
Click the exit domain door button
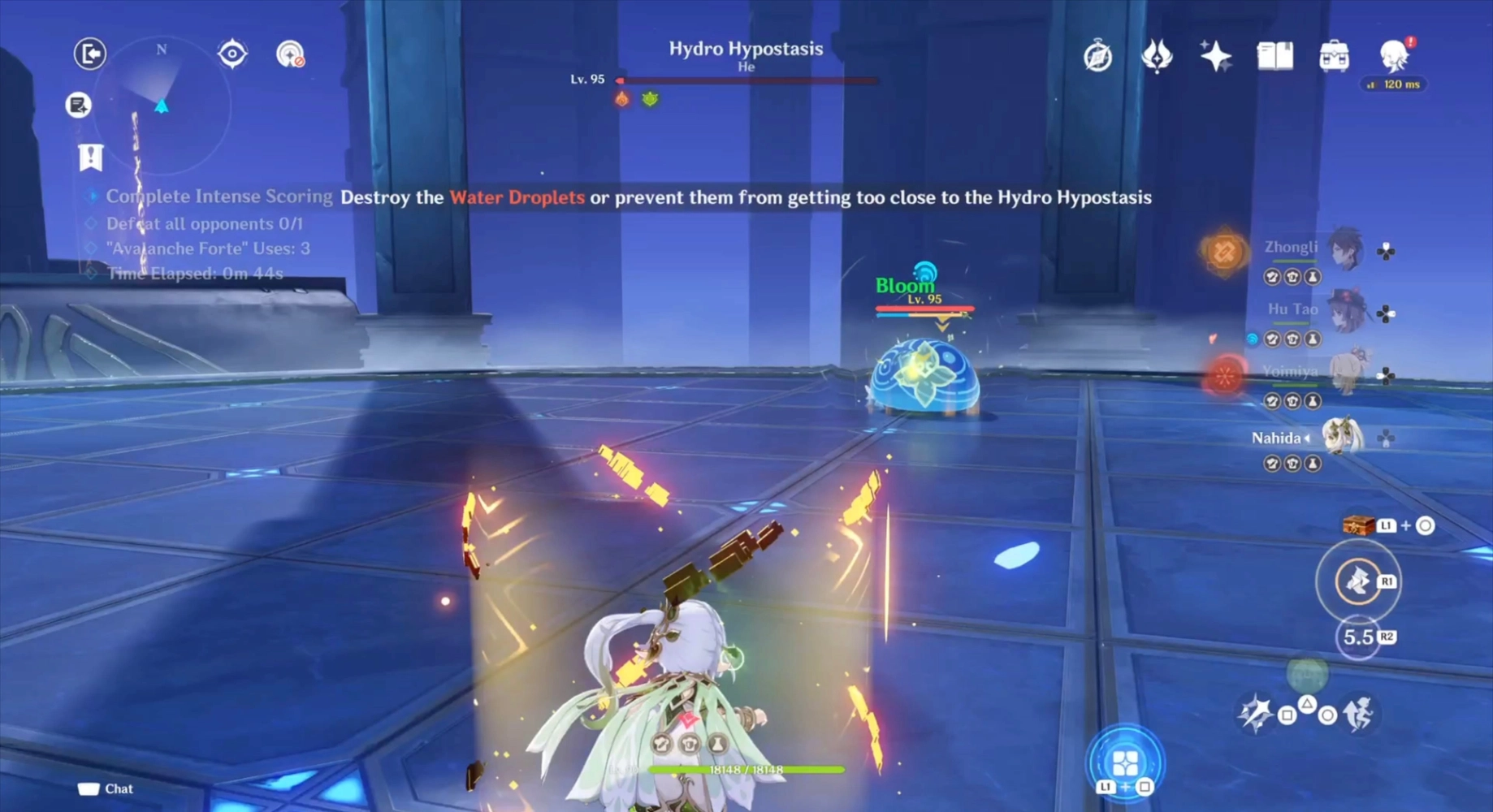[90, 54]
